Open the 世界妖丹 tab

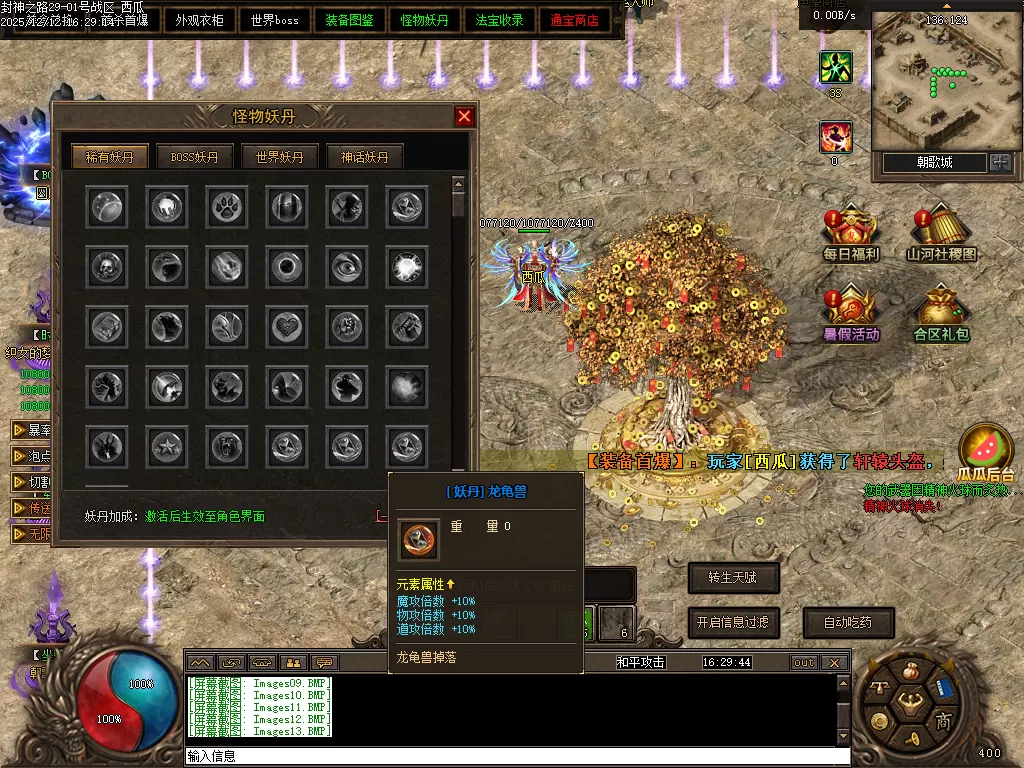tap(280, 157)
